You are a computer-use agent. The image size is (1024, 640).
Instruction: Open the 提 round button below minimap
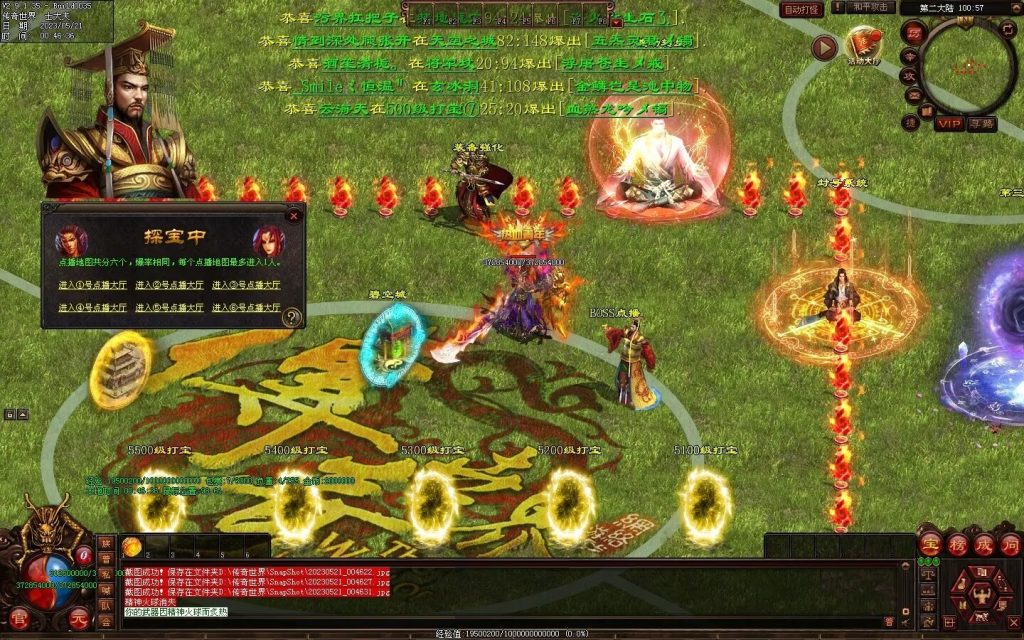tap(911, 122)
